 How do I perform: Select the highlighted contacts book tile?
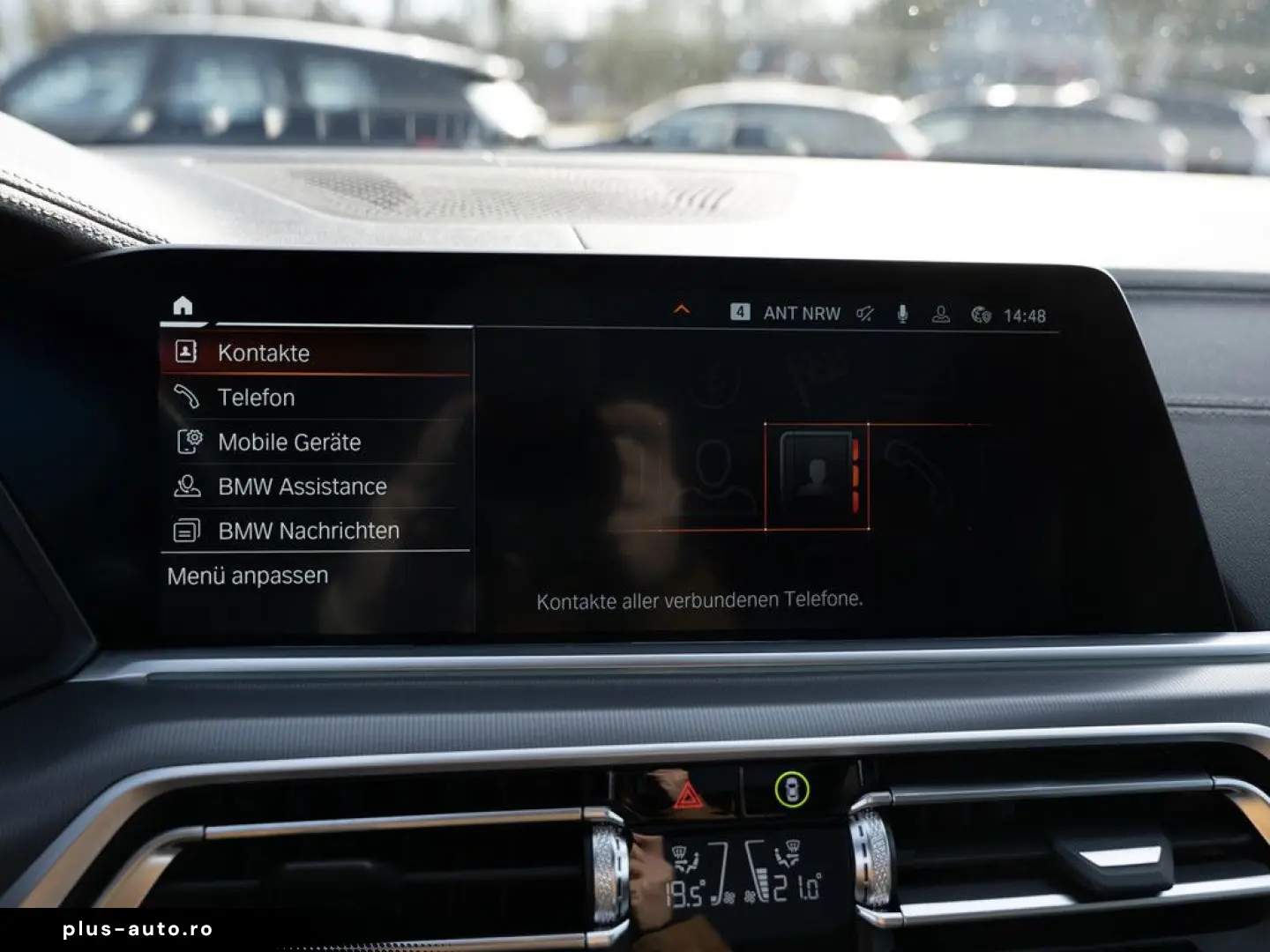click(x=817, y=476)
